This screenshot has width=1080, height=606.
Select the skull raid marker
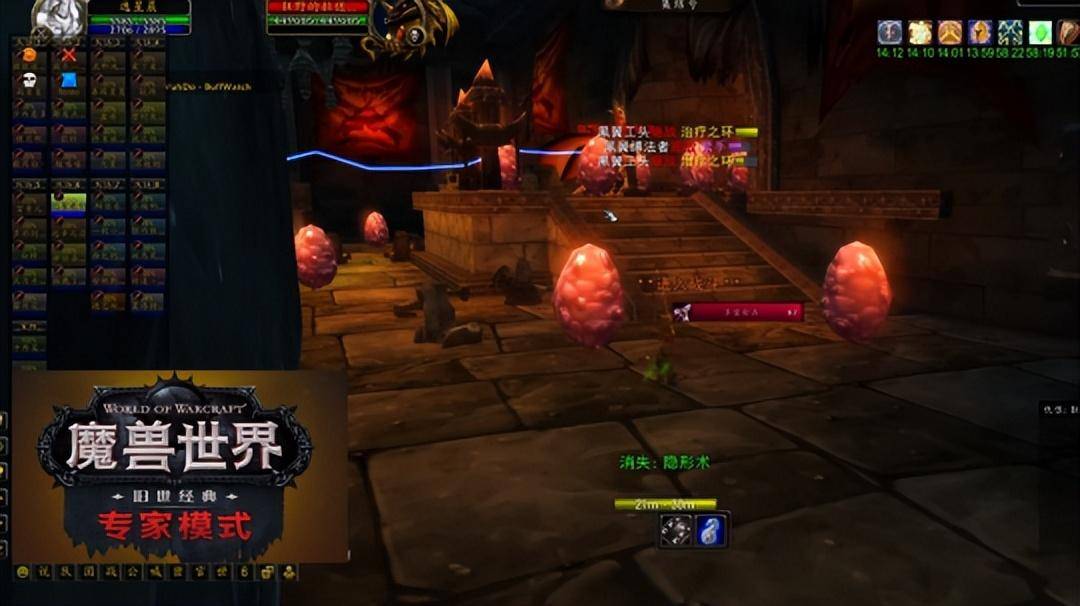tap(29, 80)
